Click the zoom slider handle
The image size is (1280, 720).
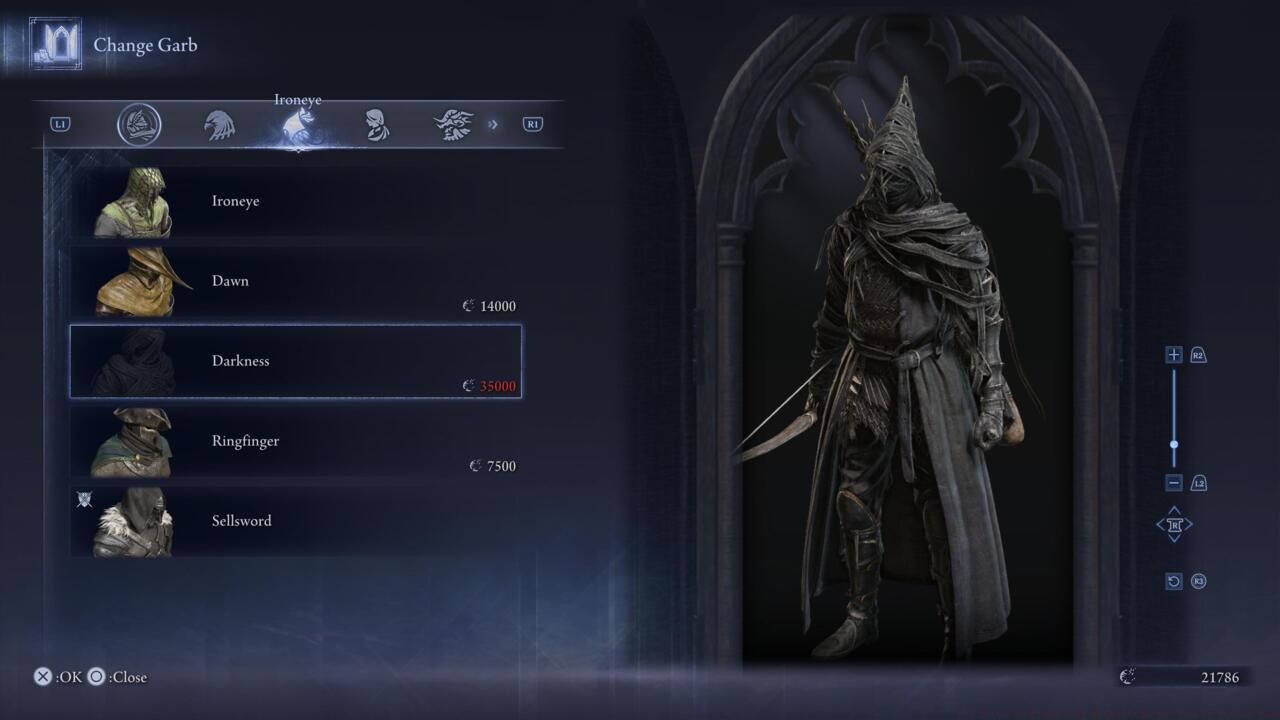[1174, 445]
